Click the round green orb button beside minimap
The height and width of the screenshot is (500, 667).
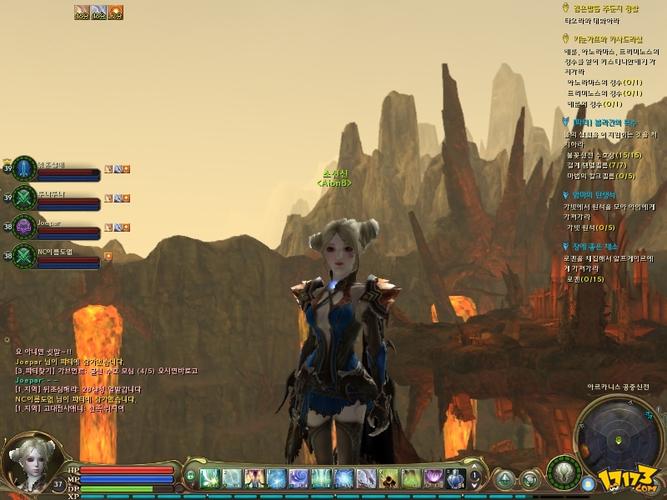coord(563,472)
